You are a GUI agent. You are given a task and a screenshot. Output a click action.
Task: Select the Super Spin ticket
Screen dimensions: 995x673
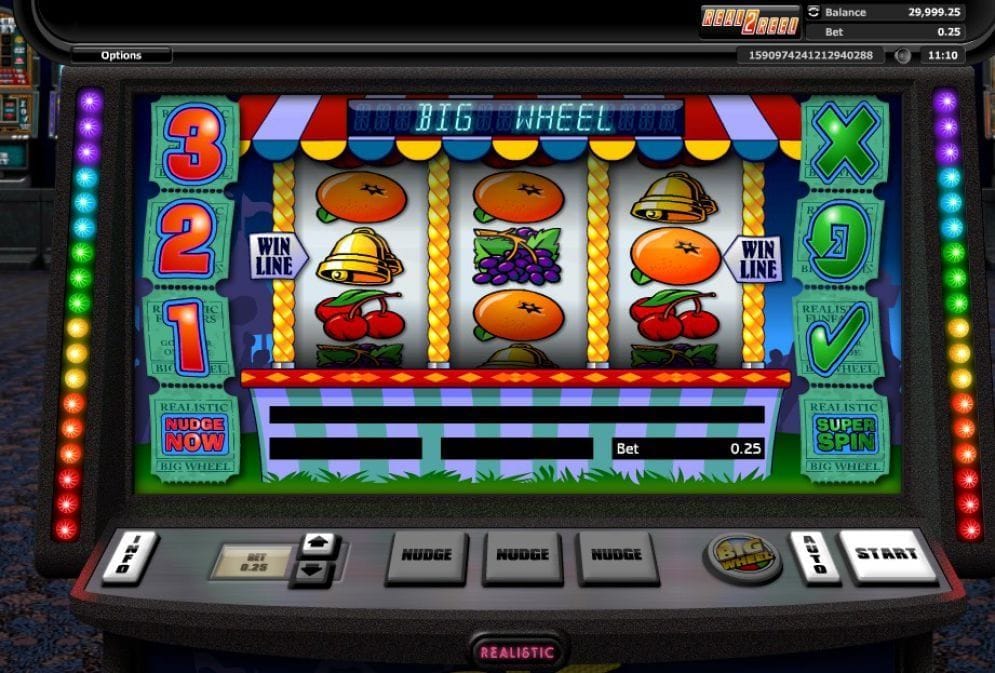coord(845,435)
